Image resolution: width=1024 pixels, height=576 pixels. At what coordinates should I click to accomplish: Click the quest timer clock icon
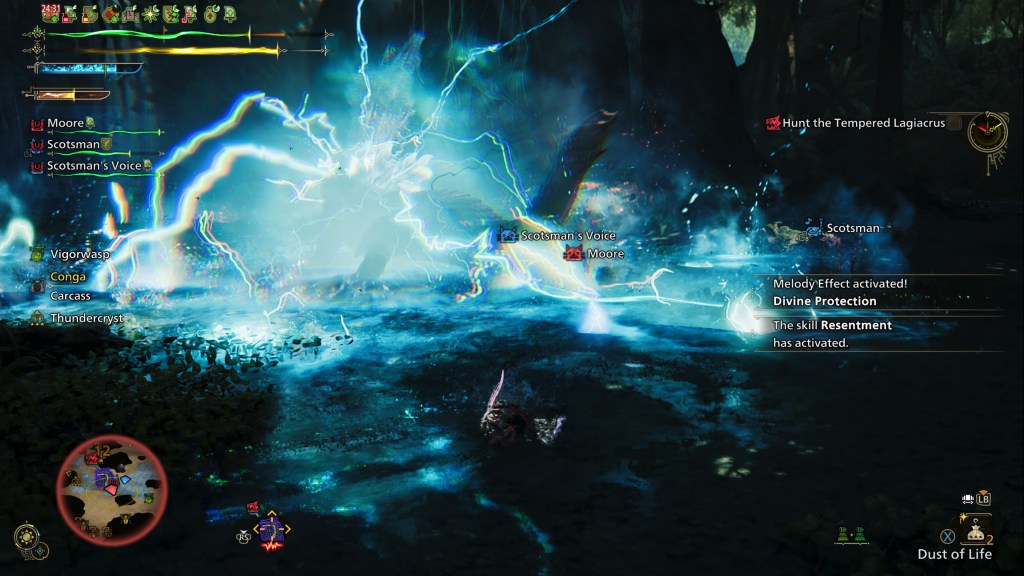pyautogui.click(x=987, y=130)
